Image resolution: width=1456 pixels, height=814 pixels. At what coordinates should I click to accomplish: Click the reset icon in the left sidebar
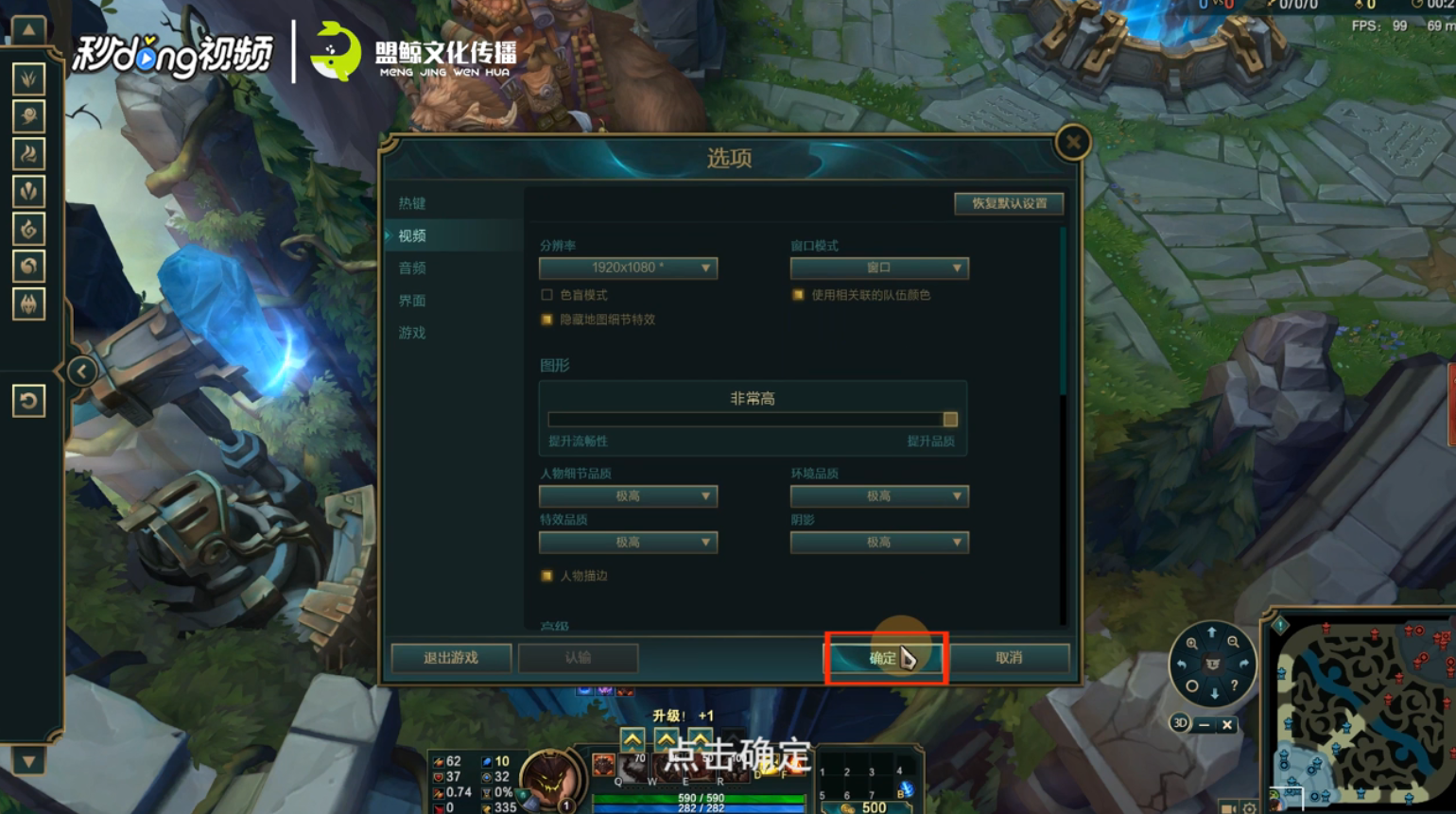pos(28,400)
